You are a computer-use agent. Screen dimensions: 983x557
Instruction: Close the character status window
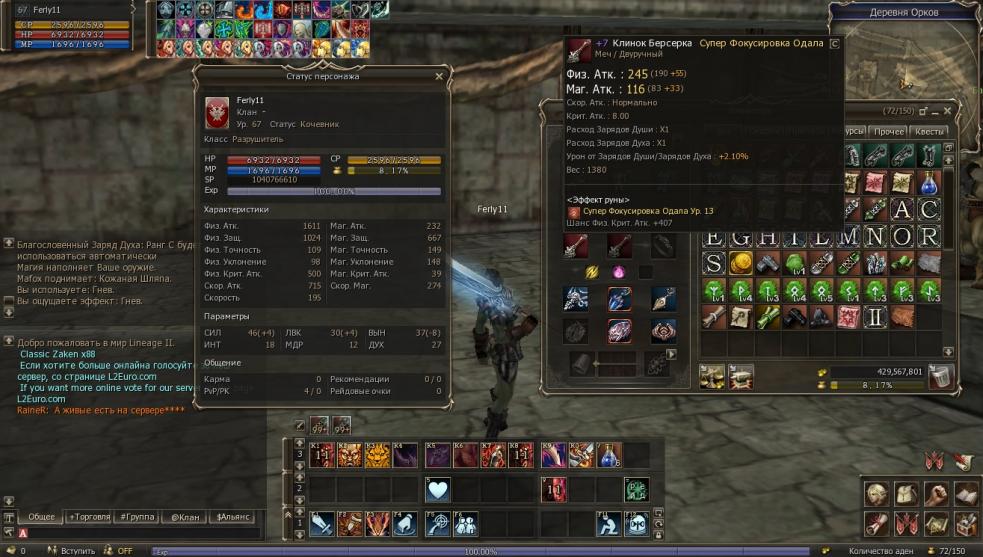point(438,76)
